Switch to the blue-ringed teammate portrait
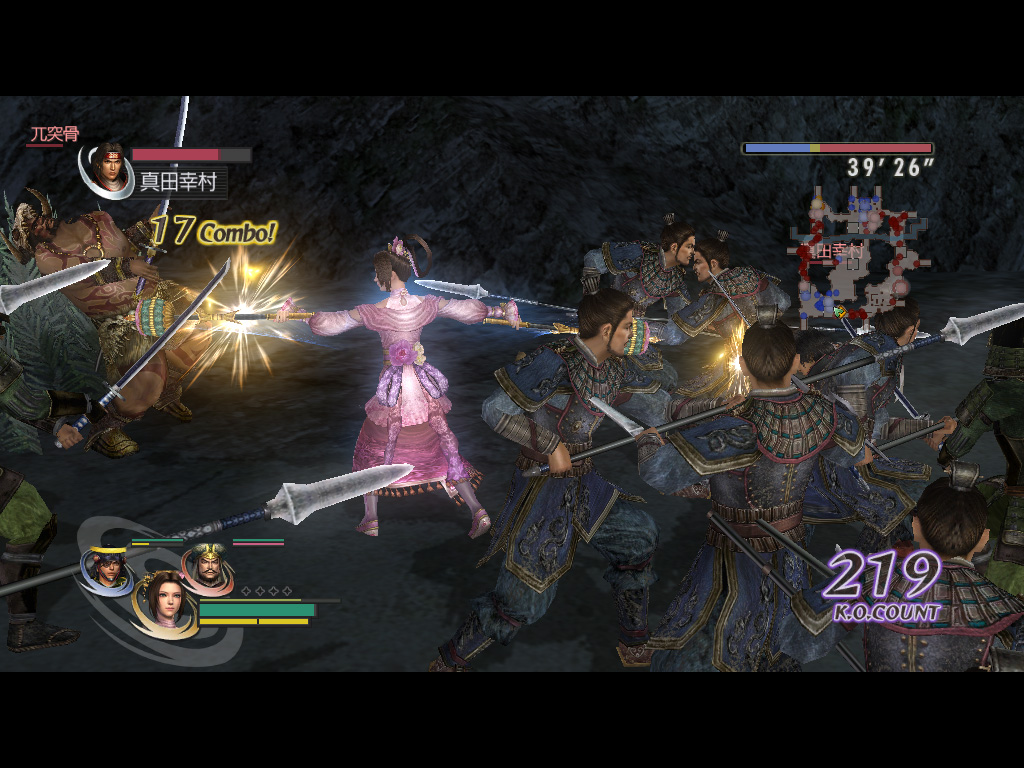This screenshot has height=768, width=1024. click(105, 569)
